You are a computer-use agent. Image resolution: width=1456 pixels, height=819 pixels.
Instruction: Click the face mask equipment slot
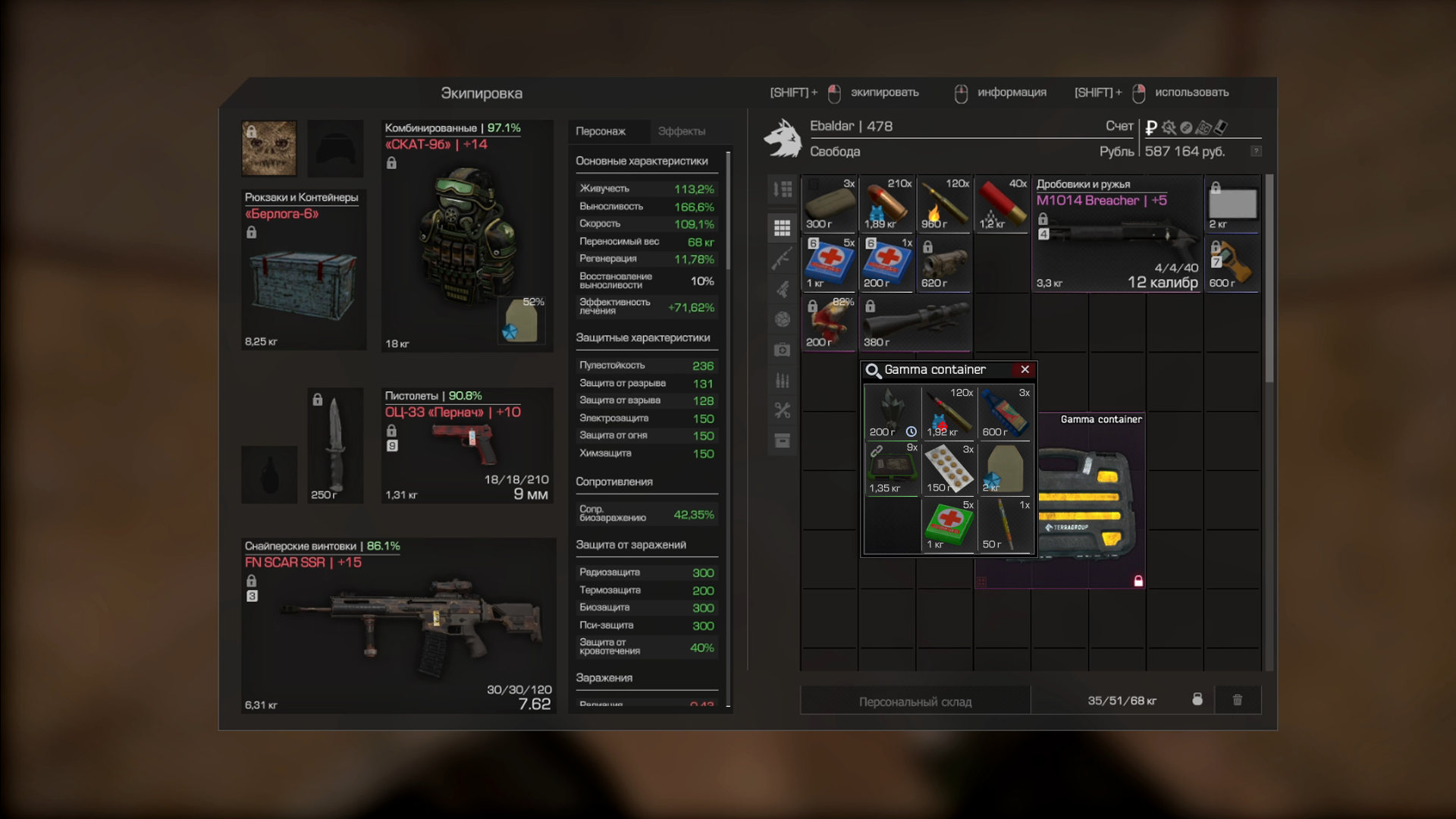click(x=269, y=148)
